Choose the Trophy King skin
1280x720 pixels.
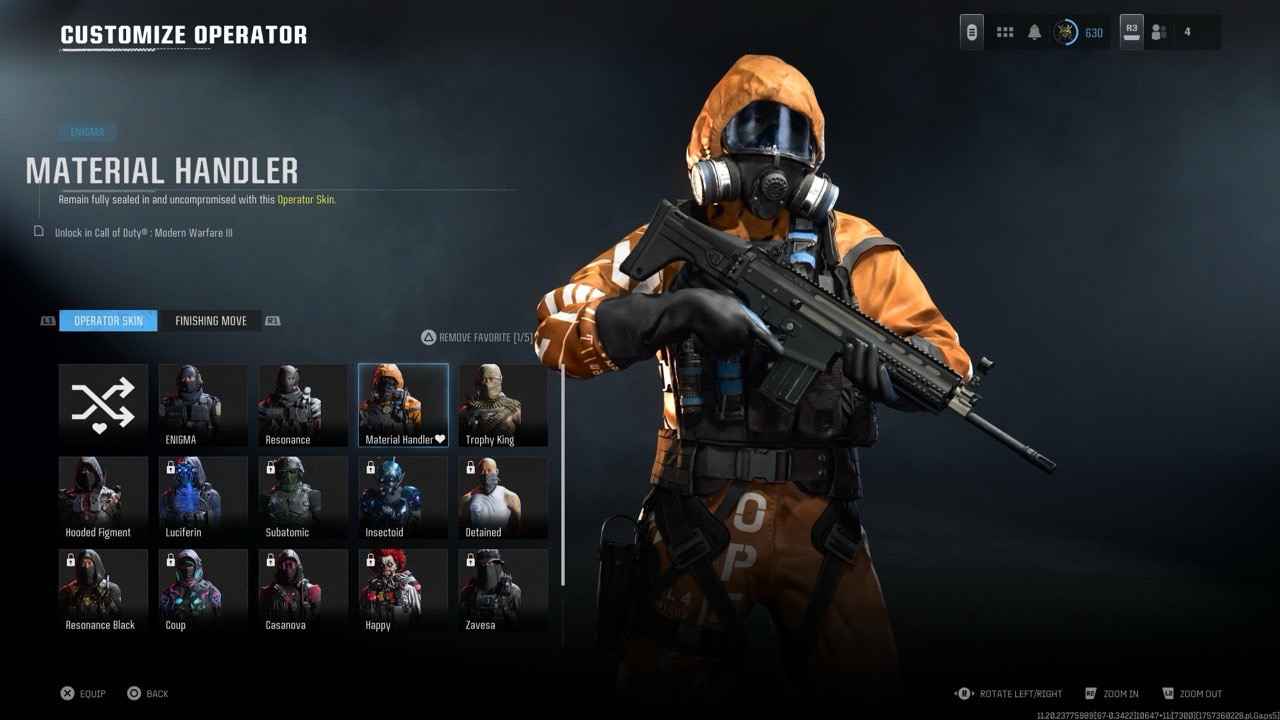pyautogui.click(x=503, y=405)
